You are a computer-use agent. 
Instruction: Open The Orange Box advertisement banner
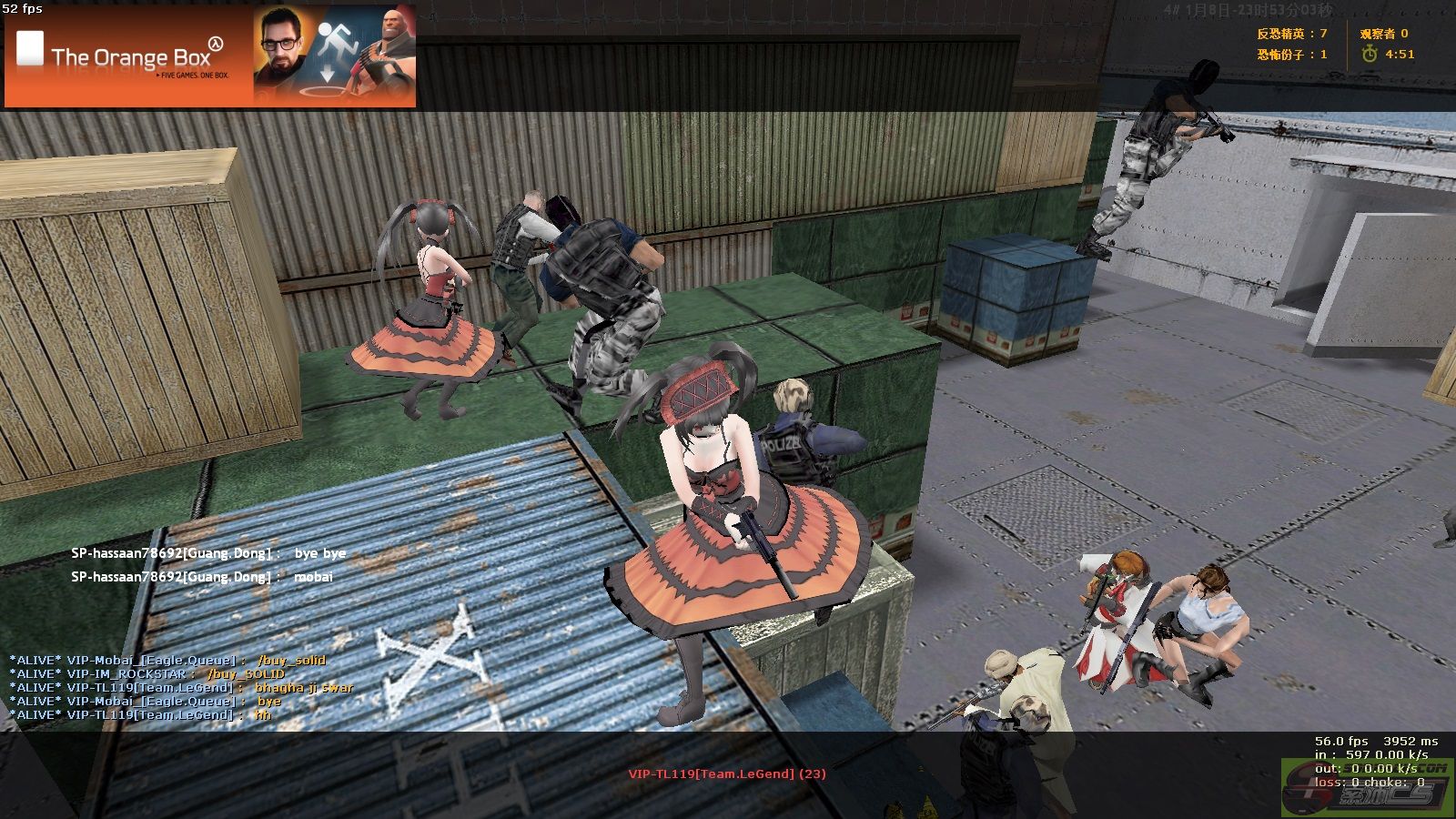coord(210,56)
